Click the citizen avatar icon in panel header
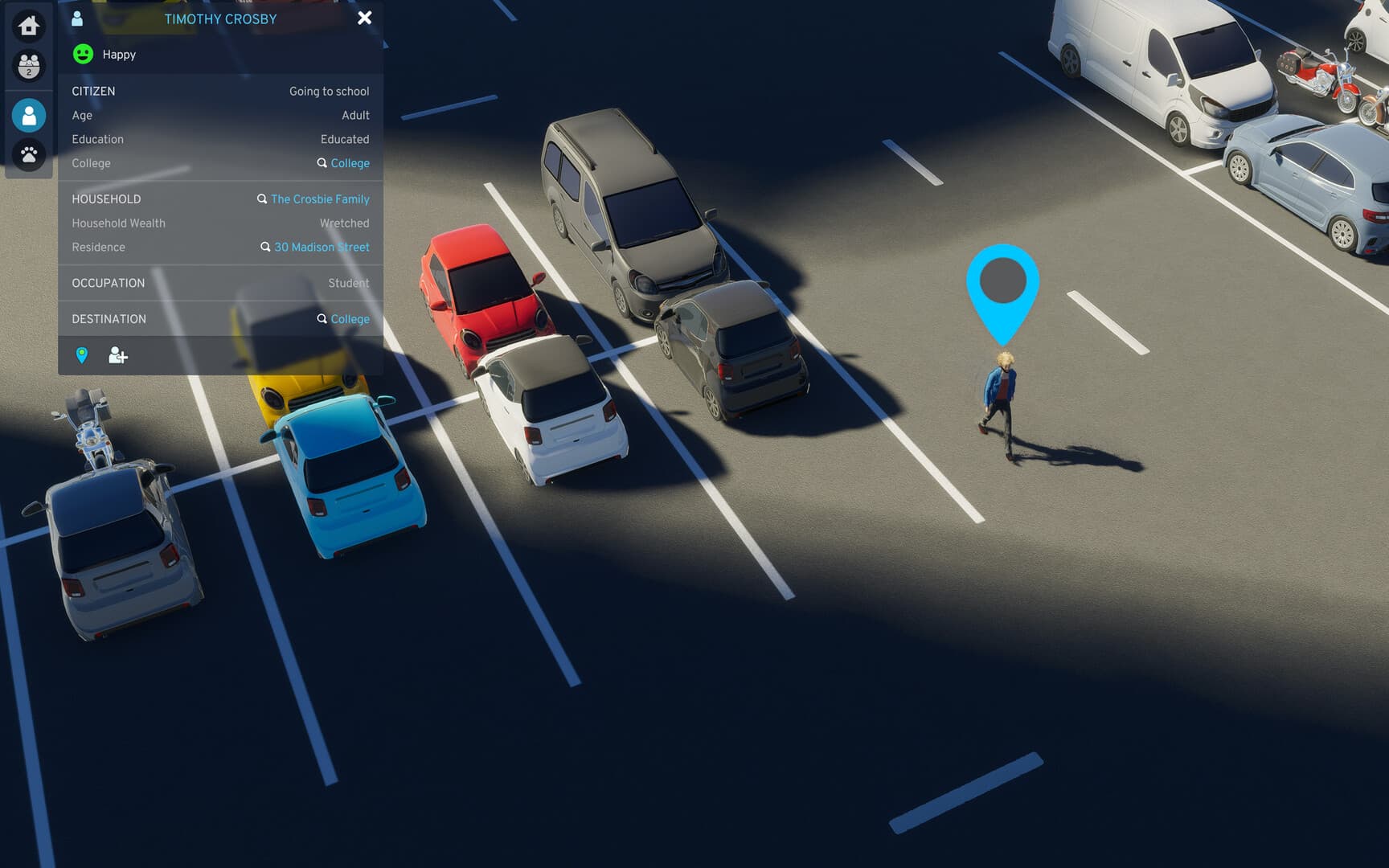 77,18
